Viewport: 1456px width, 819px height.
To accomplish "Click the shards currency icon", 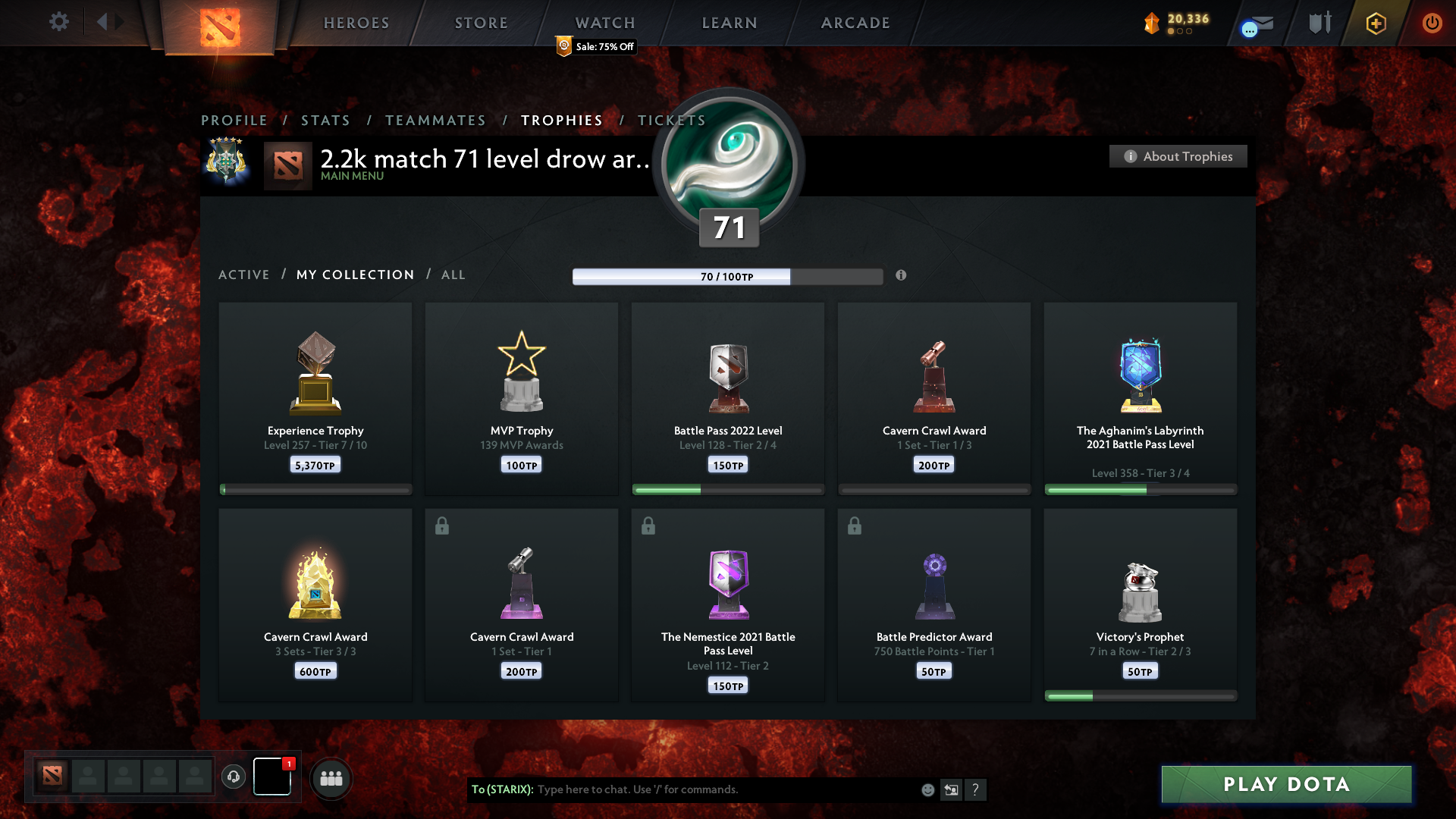I will coord(1150,24).
